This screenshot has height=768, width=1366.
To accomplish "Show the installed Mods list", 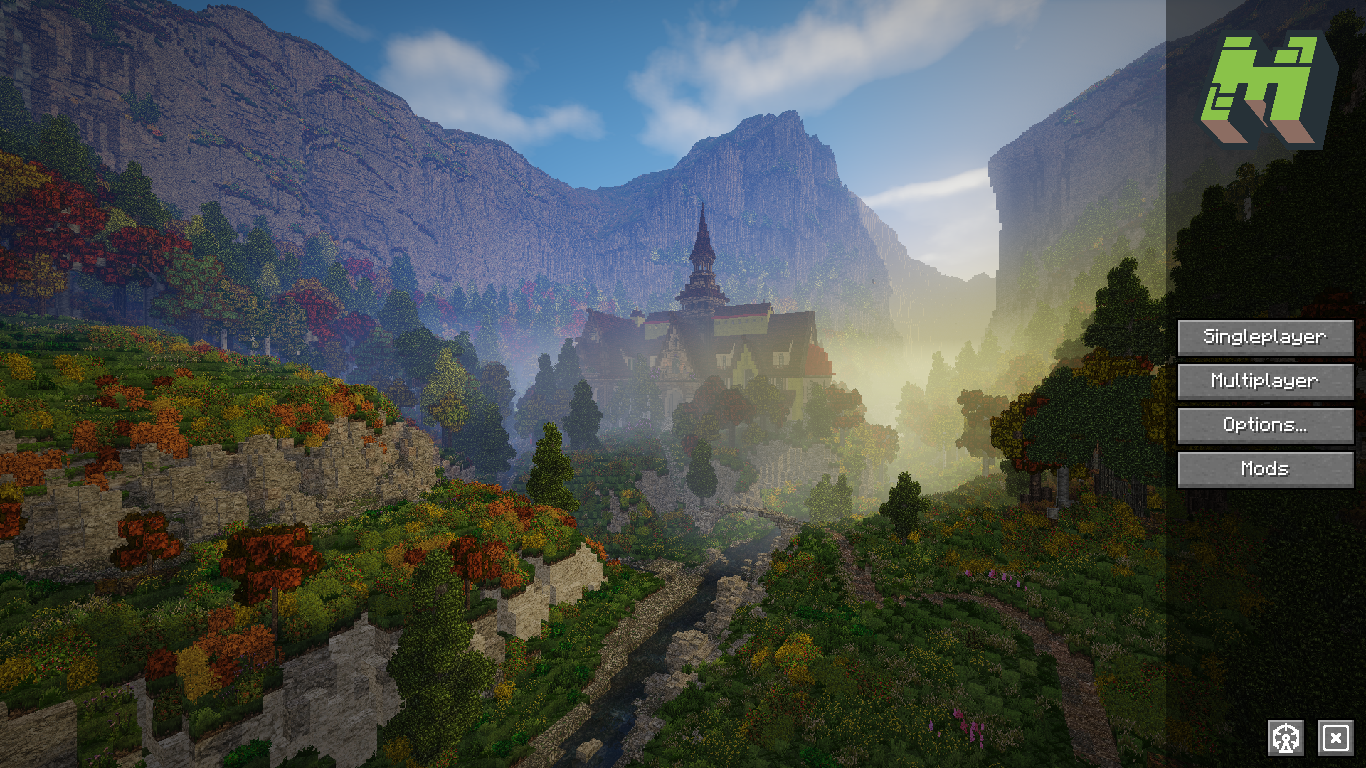I will [x=1265, y=469].
